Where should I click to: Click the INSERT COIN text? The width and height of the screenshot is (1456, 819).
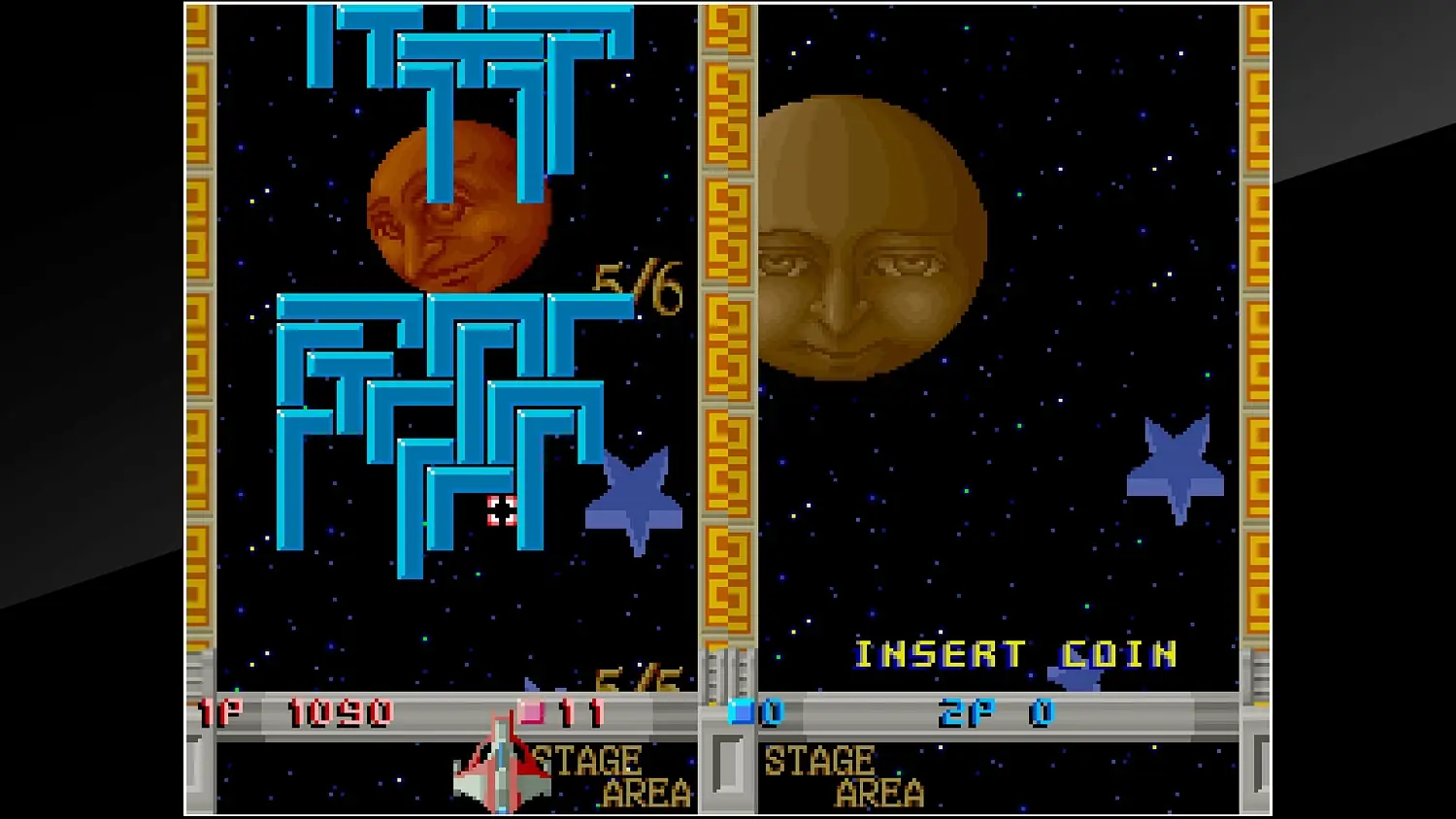1016,653
